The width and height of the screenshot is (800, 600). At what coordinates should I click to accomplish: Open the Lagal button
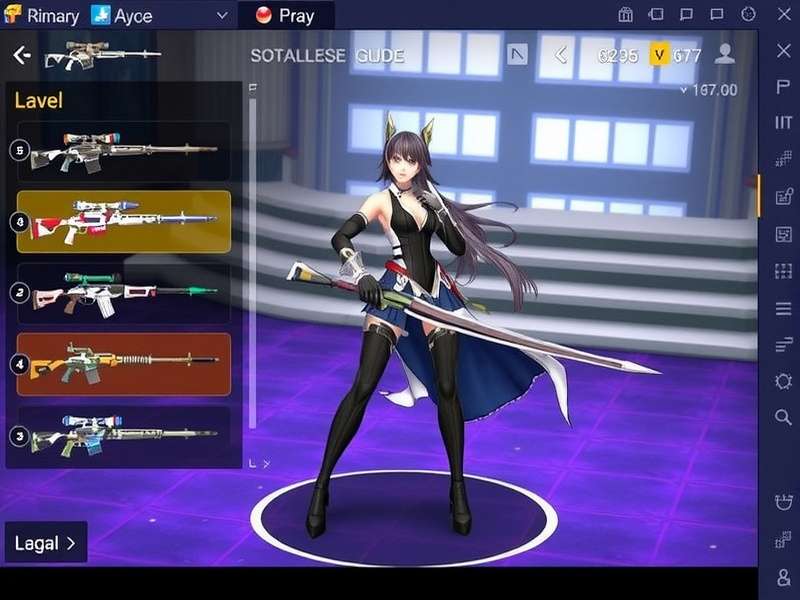coord(46,543)
